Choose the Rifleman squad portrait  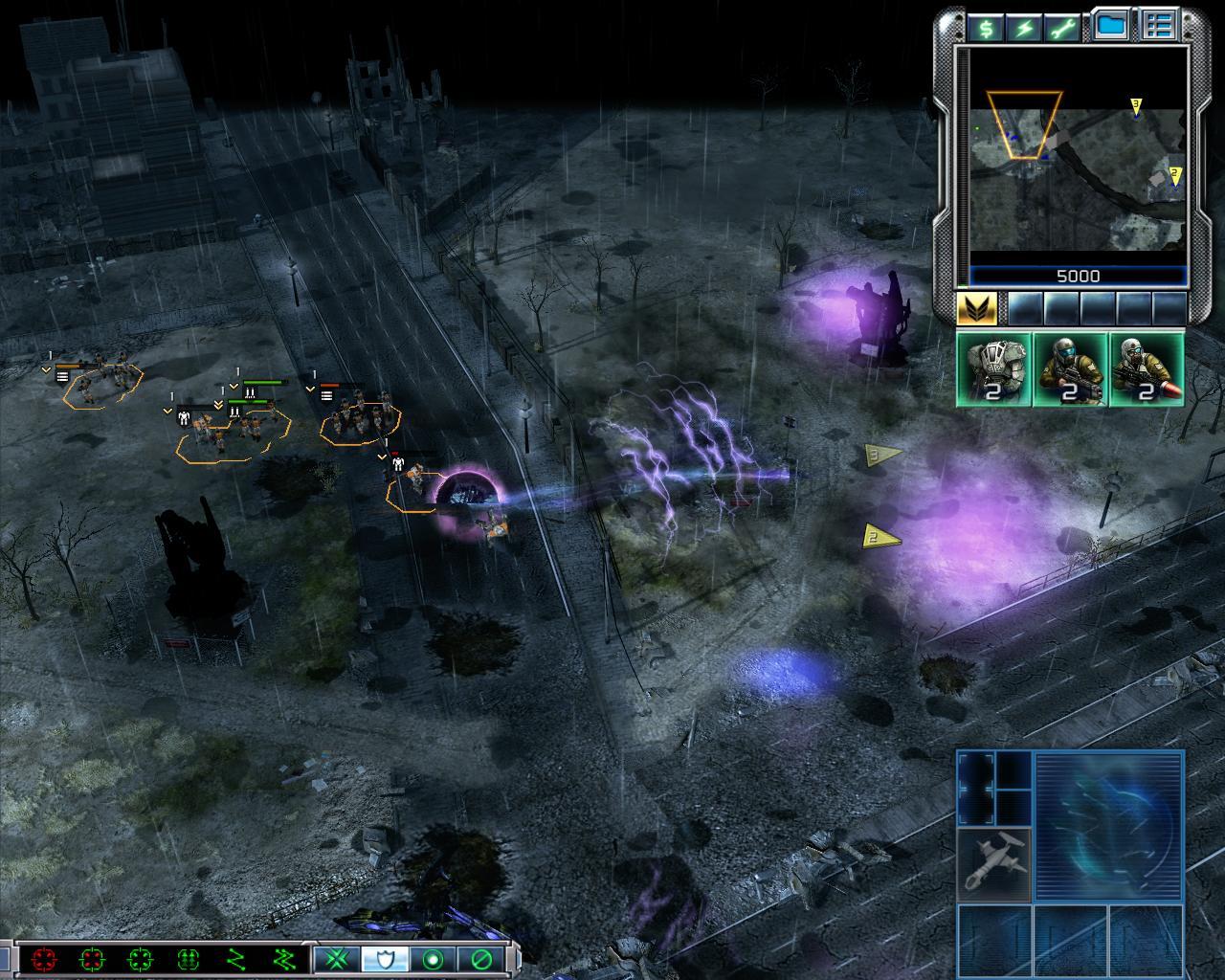pos(1070,369)
